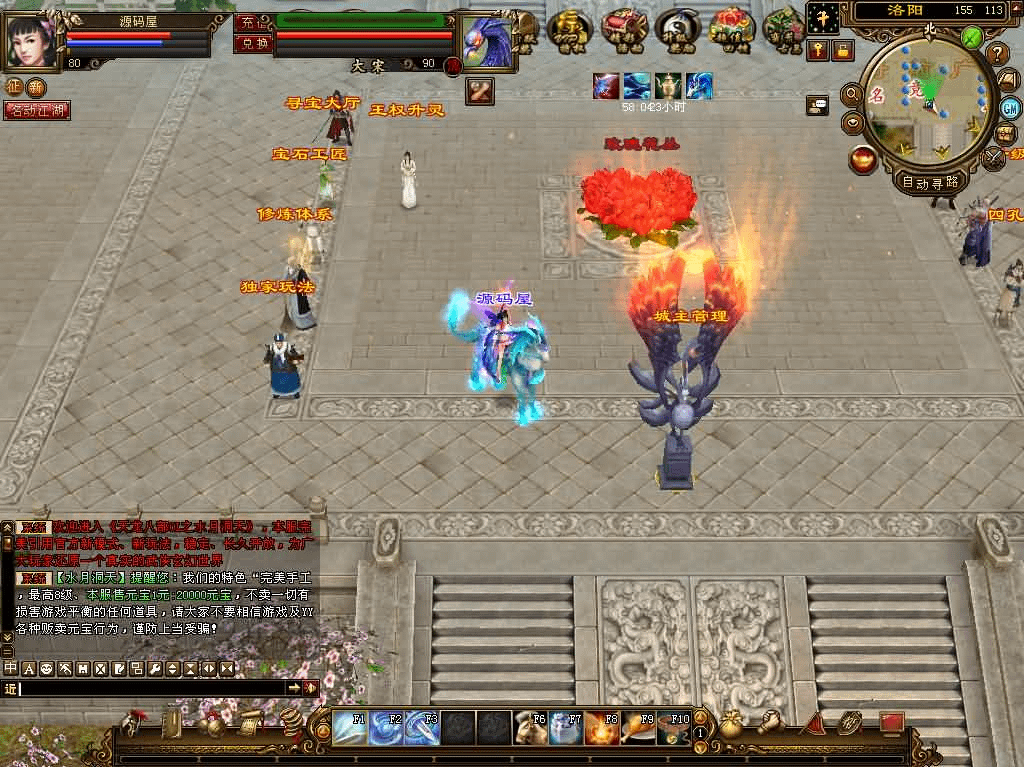Click the magnifier button beside minimap
The image size is (1024, 767).
pyautogui.click(x=853, y=94)
